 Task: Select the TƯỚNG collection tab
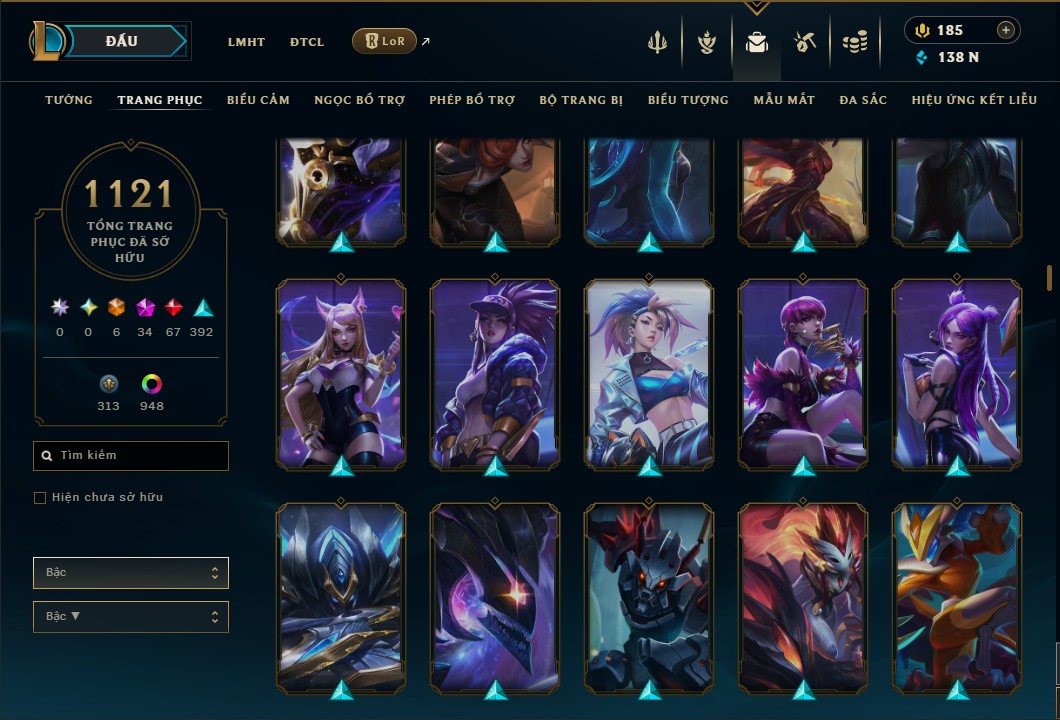point(69,100)
